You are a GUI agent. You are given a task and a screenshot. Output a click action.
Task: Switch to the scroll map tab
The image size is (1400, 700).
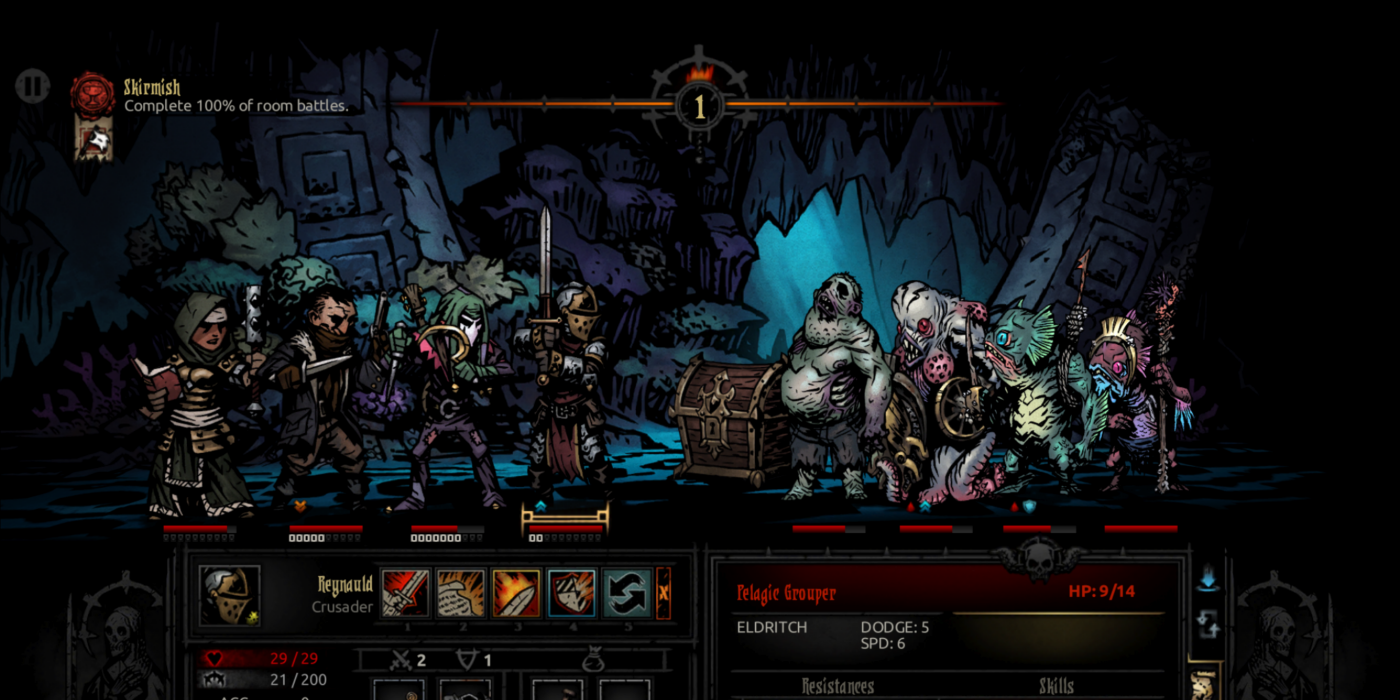(1204, 684)
